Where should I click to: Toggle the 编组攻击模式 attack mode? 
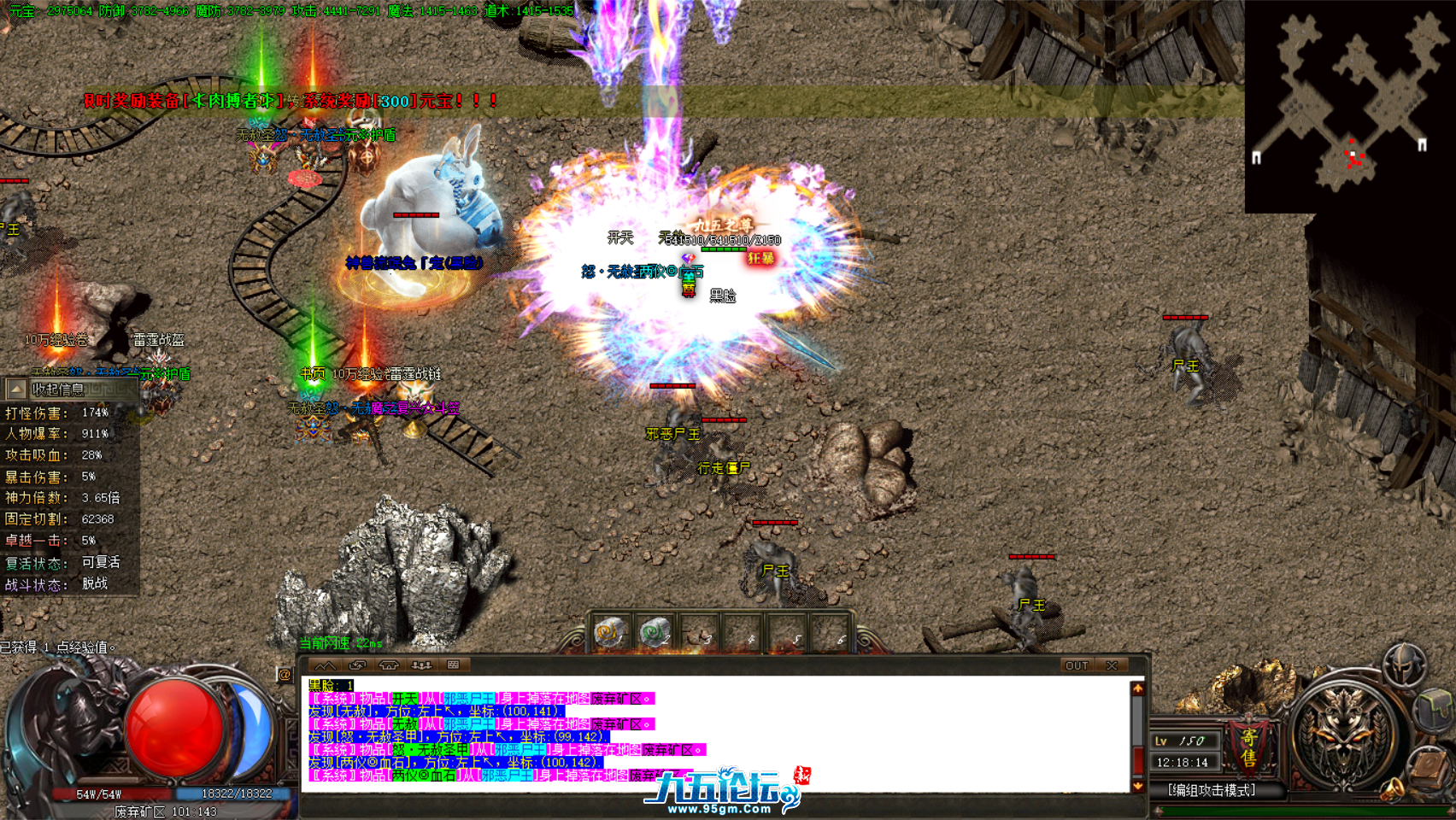[x=1211, y=790]
